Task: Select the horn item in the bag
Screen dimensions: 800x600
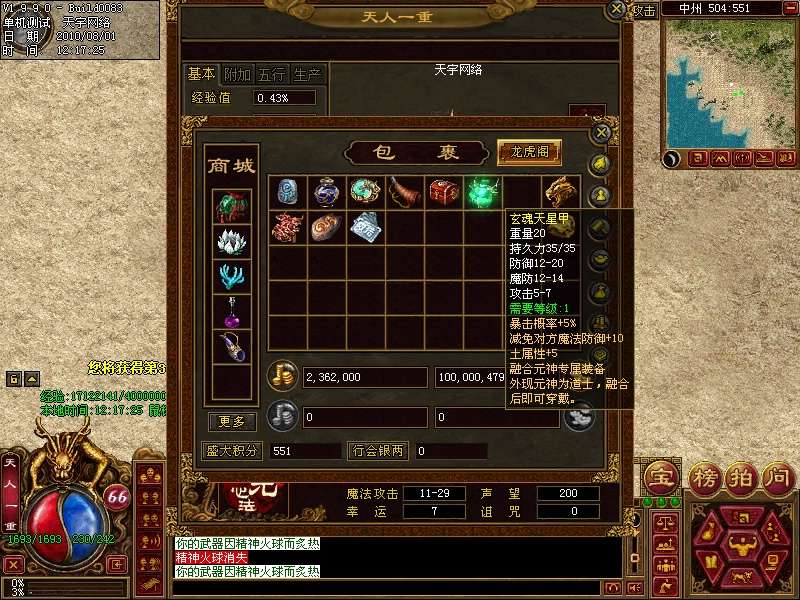Action: [404, 192]
